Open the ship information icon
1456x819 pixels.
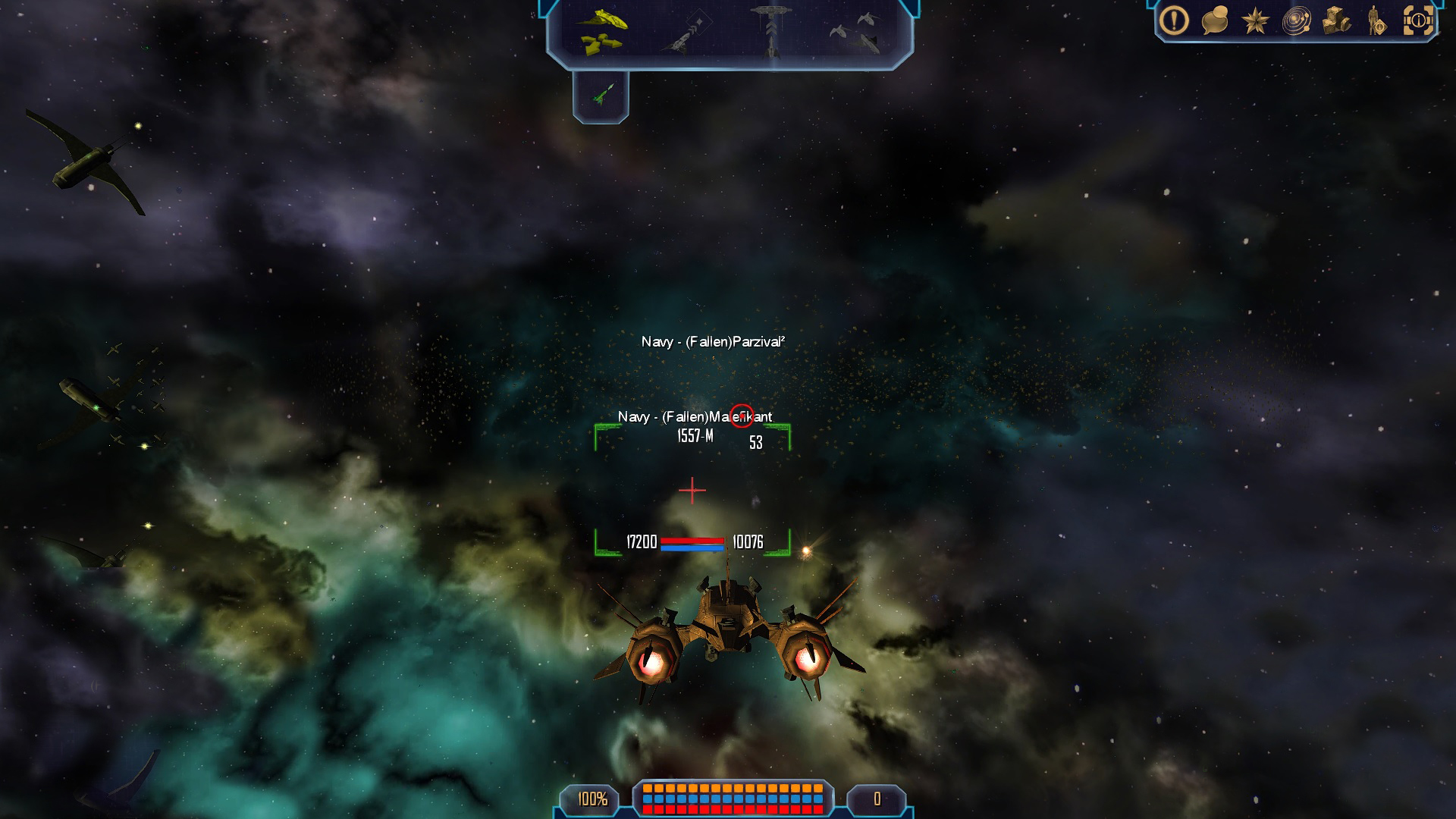pos(1418,21)
